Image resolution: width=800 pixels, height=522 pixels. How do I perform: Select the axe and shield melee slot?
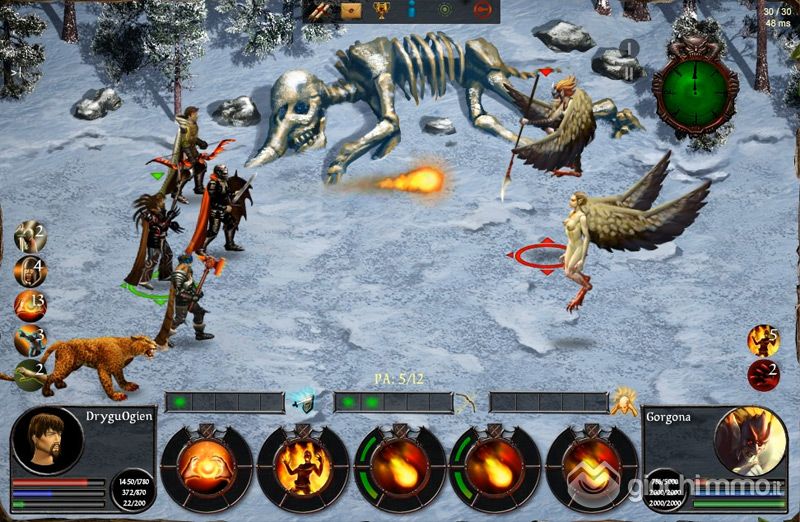[x=301, y=402]
